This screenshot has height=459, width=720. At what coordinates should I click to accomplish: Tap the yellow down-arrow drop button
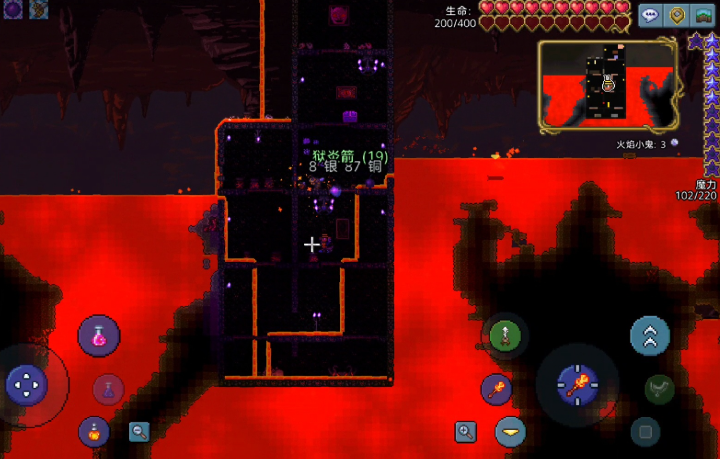(x=510, y=431)
